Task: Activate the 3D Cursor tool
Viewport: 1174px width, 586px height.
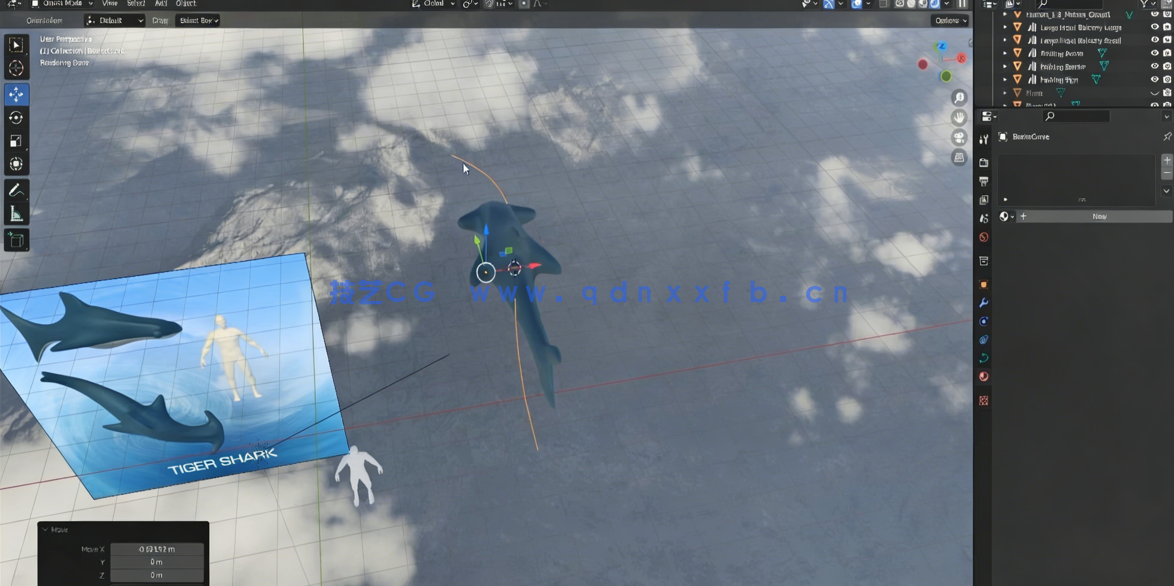Action: (x=16, y=69)
